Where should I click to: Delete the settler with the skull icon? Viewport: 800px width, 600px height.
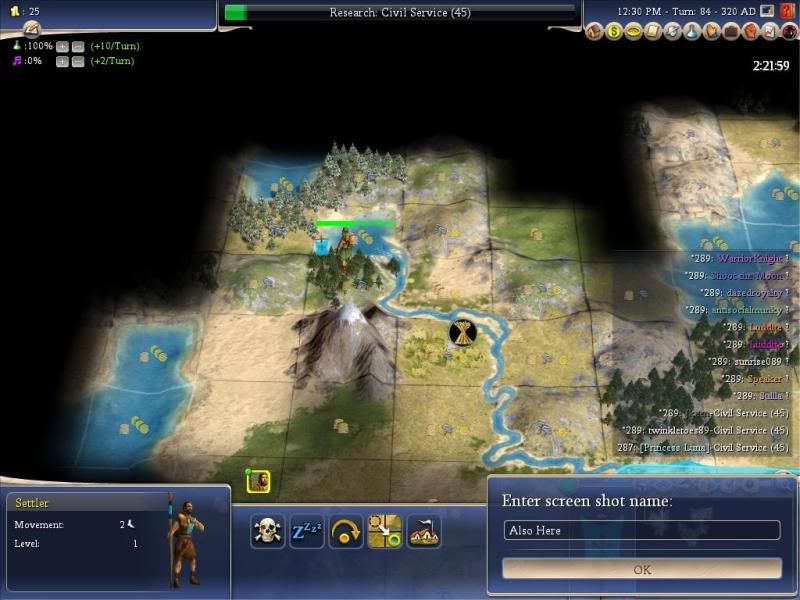[x=267, y=531]
